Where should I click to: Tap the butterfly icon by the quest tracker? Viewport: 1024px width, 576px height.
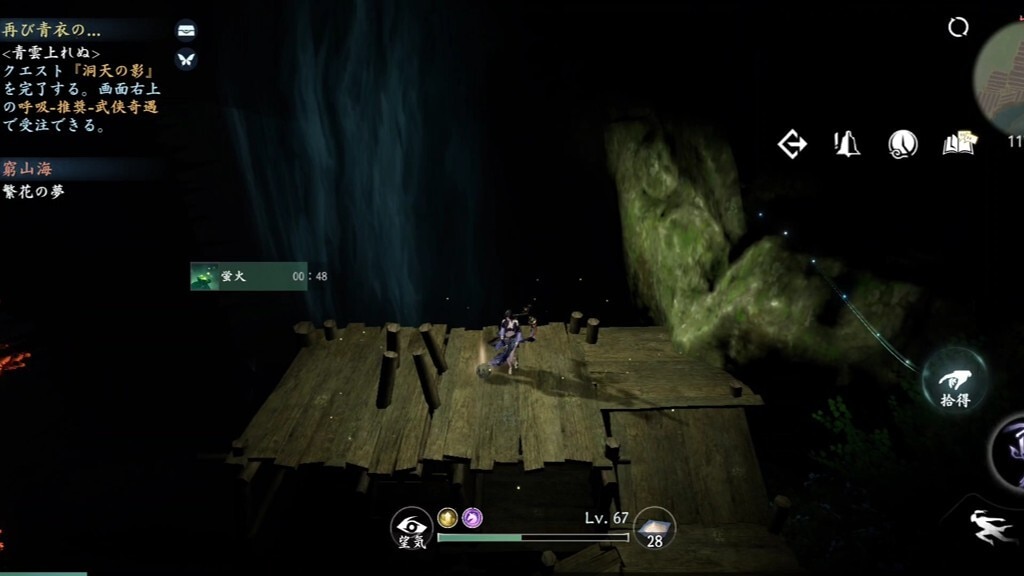coord(186,59)
